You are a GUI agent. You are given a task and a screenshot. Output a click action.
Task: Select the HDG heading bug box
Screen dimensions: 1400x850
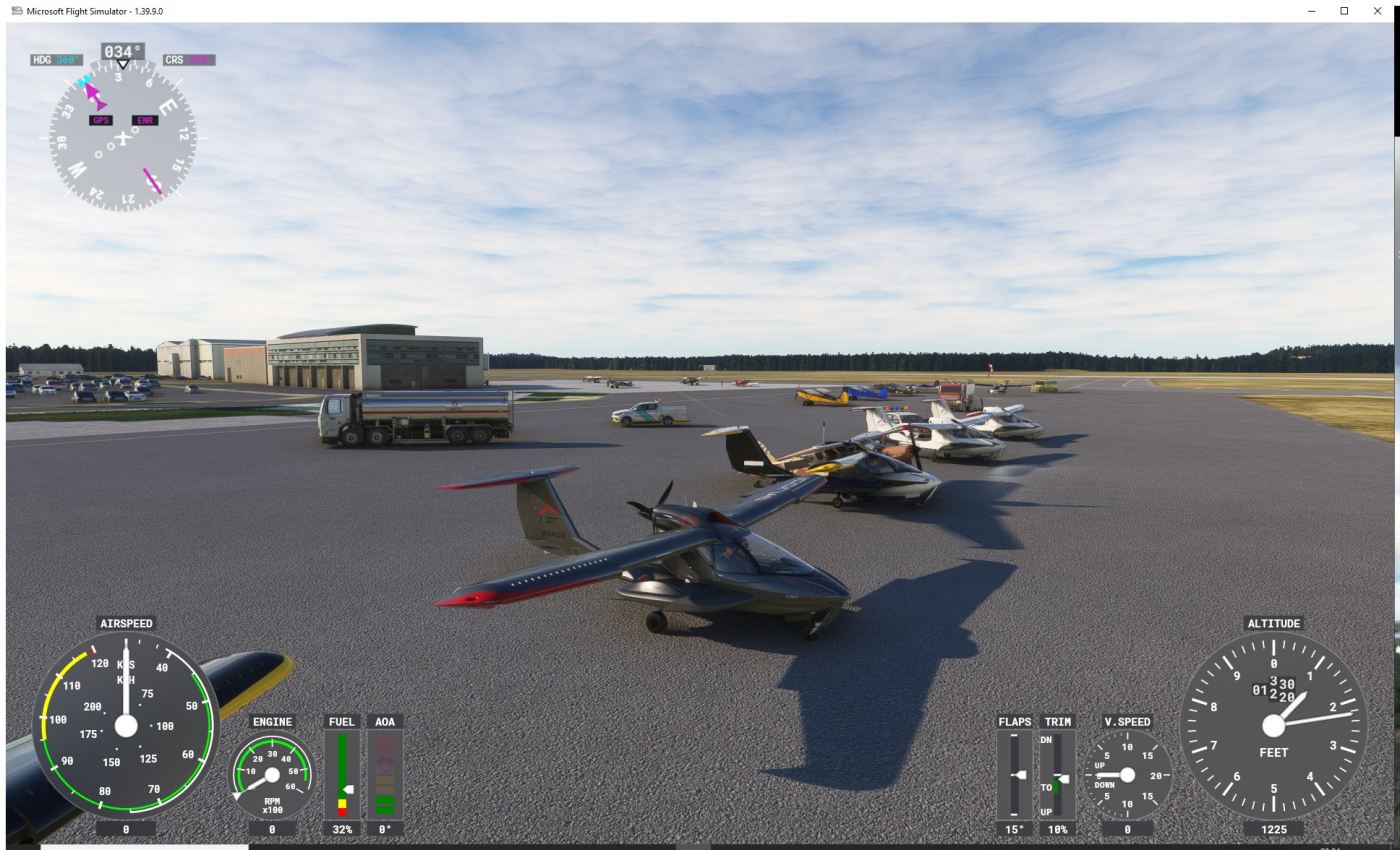point(56,60)
